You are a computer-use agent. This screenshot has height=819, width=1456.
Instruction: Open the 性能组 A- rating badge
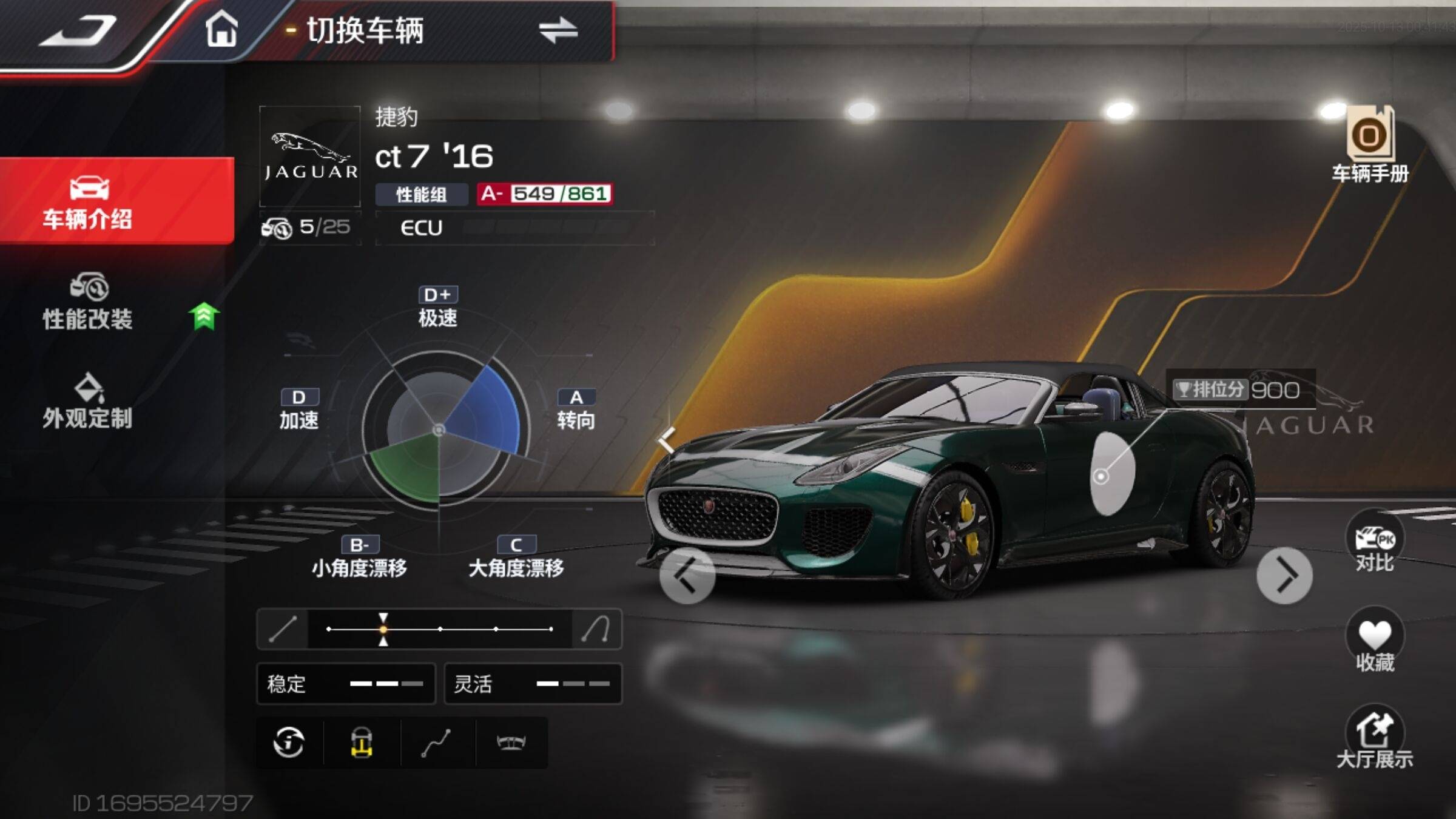click(544, 194)
